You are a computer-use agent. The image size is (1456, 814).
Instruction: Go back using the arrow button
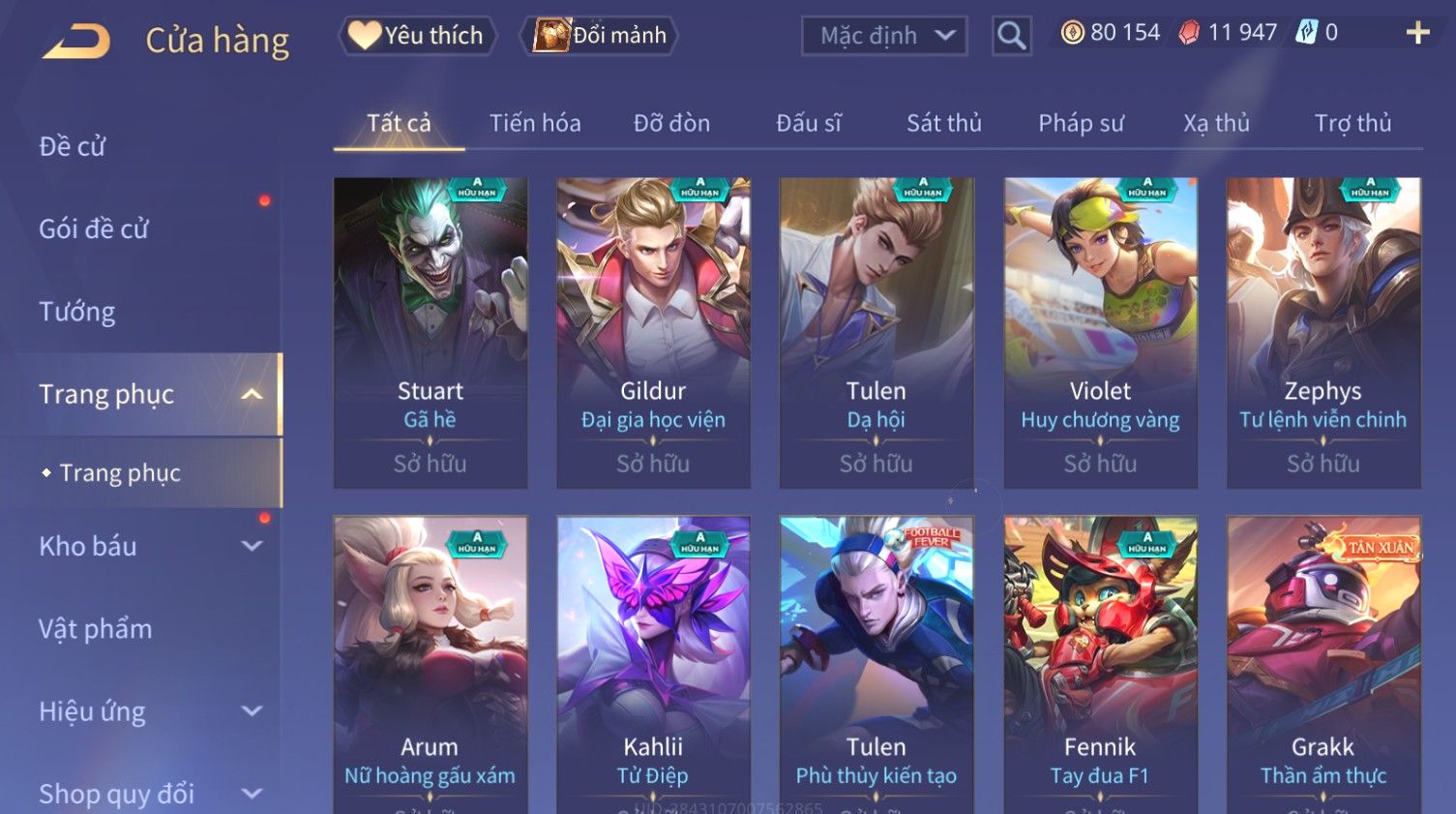coord(76,42)
